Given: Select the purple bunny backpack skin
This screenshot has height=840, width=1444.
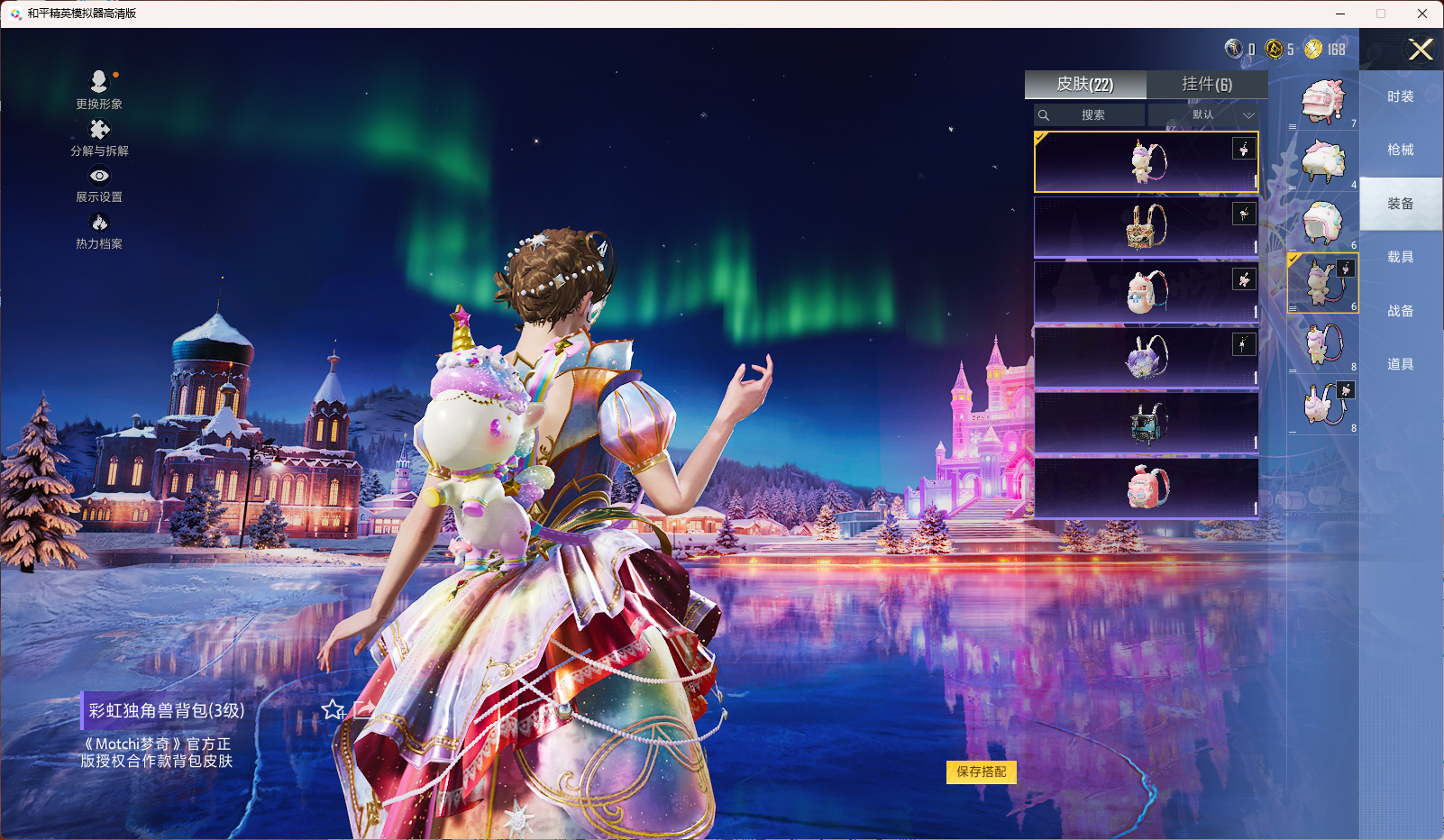Looking at the screenshot, I should click(1146, 357).
